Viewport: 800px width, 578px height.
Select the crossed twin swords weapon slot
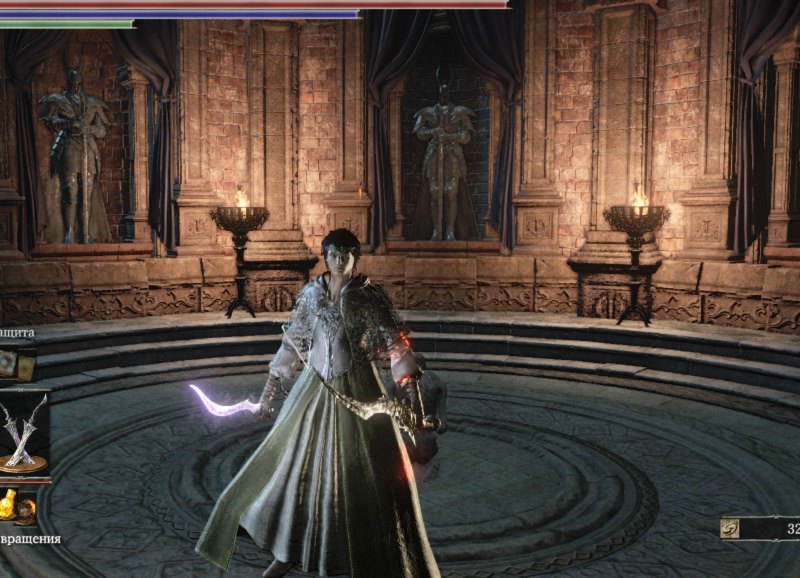23,431
